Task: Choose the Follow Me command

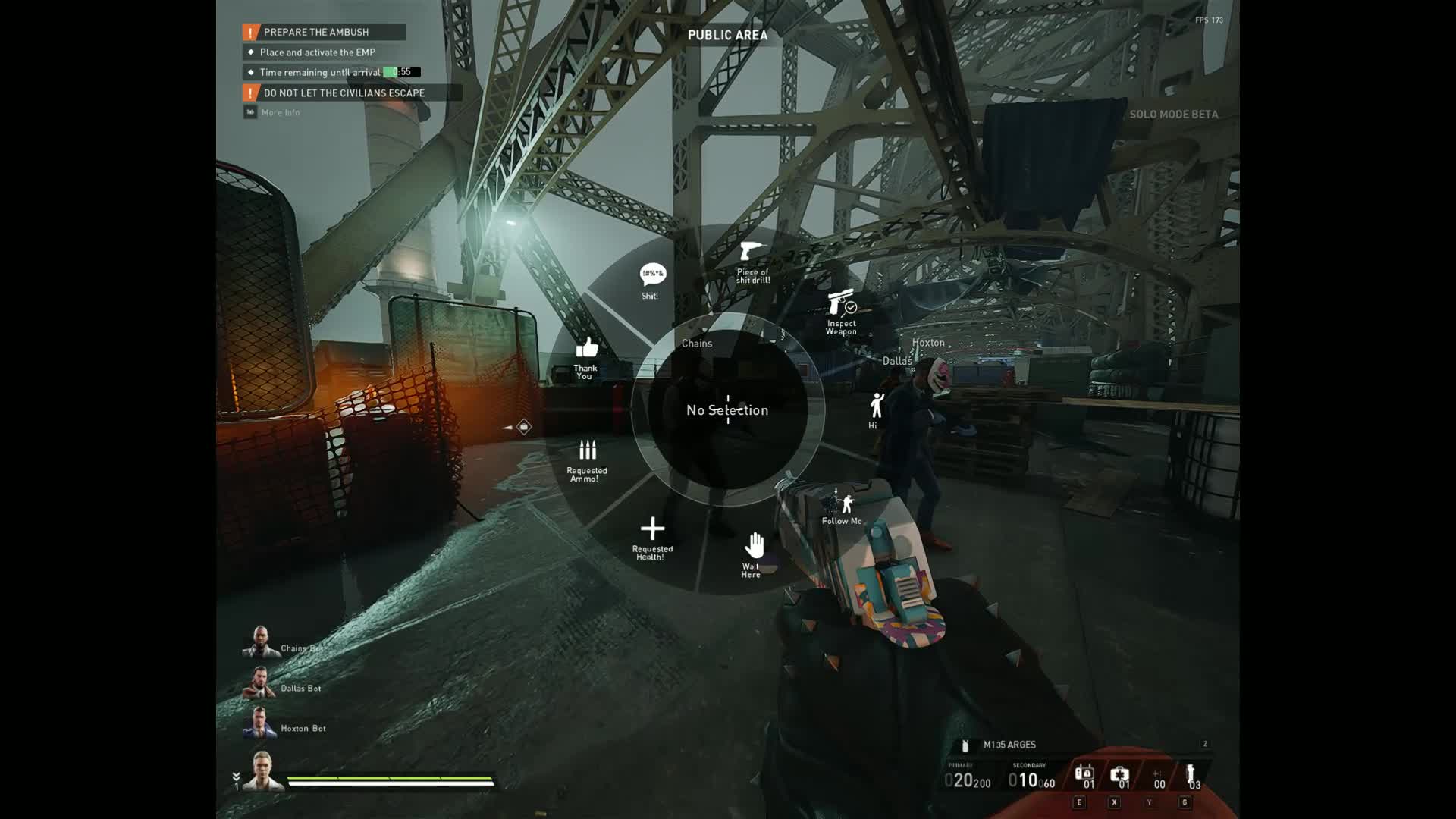Action: coord(842,508)
